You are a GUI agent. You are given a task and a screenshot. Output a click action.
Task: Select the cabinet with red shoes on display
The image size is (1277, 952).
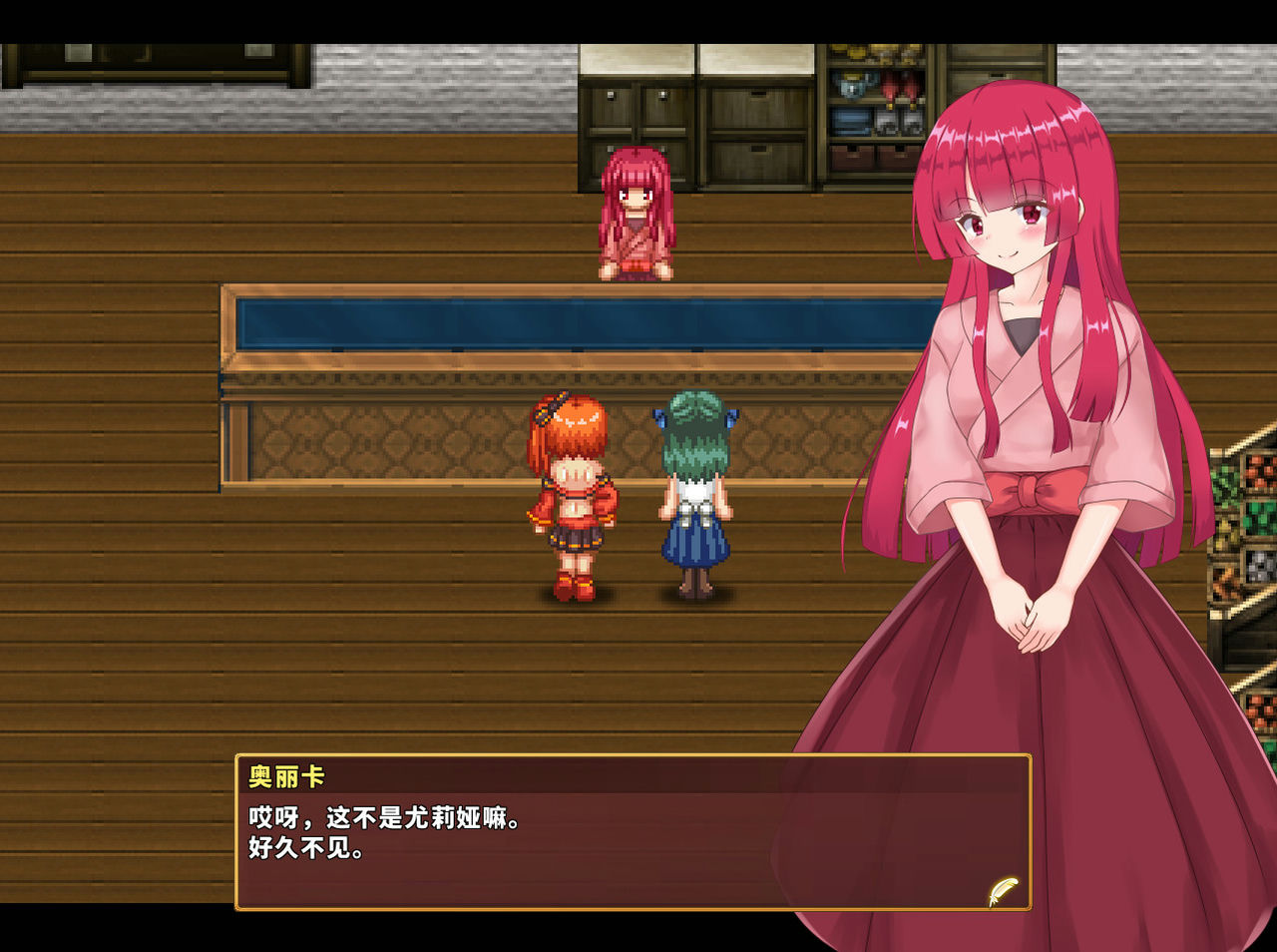tap(893, 90)
